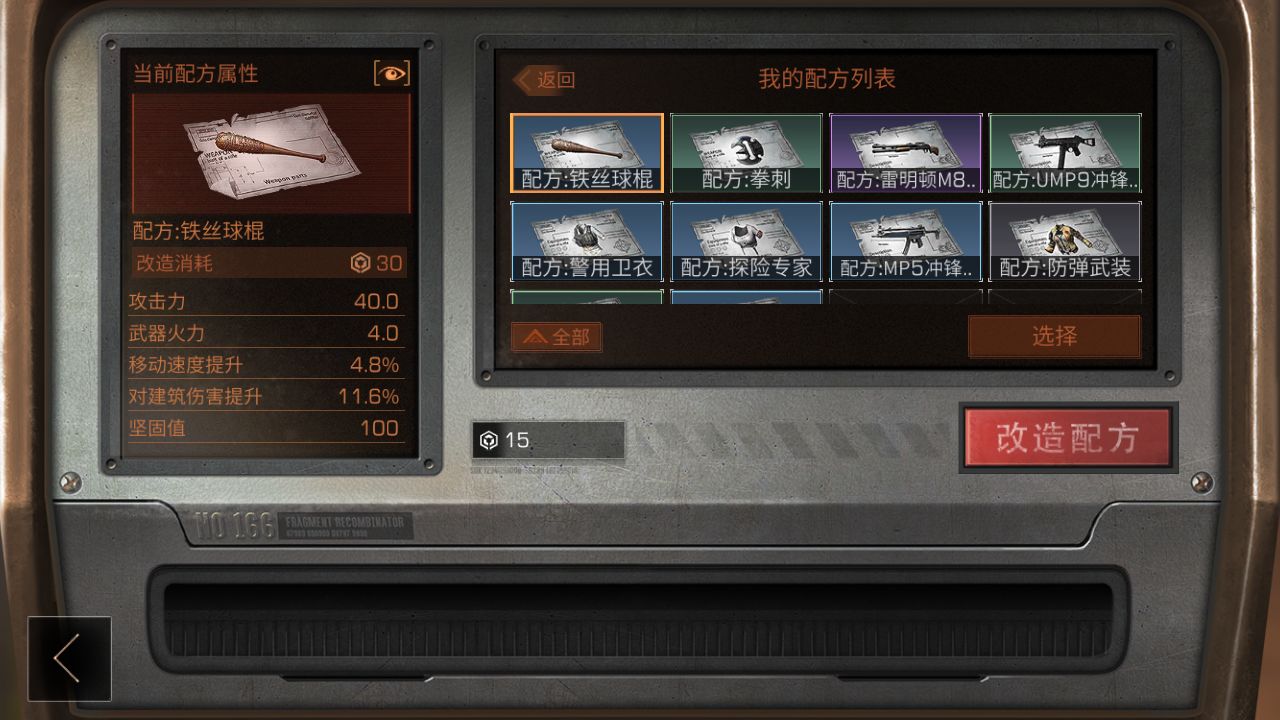The width and height of the screenshot is (1280, 720).
Task: Choose the 防弹武装 recipe card
Action: point(1065,241)
